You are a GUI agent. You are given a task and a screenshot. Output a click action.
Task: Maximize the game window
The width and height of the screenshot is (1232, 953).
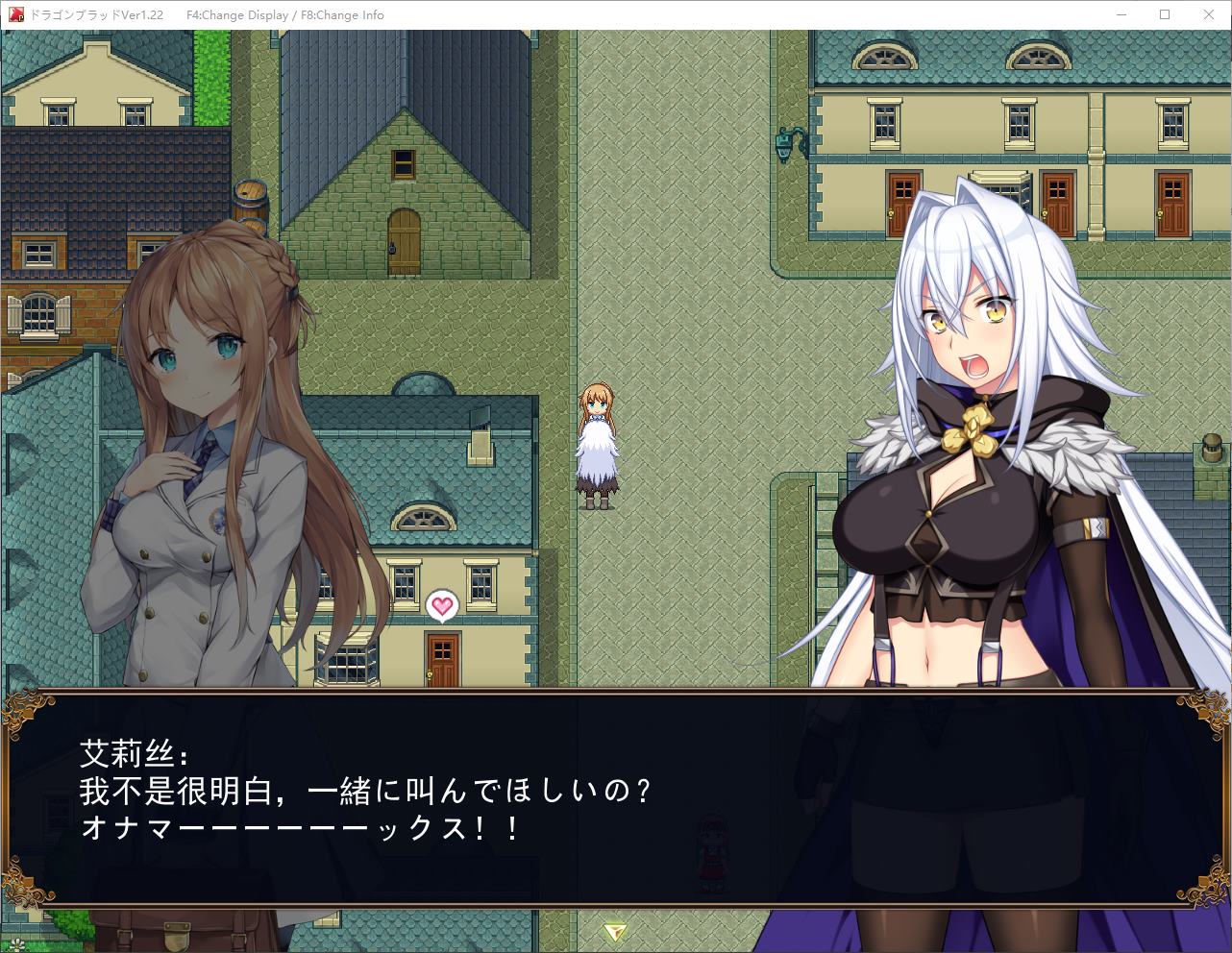(1165, 14)
